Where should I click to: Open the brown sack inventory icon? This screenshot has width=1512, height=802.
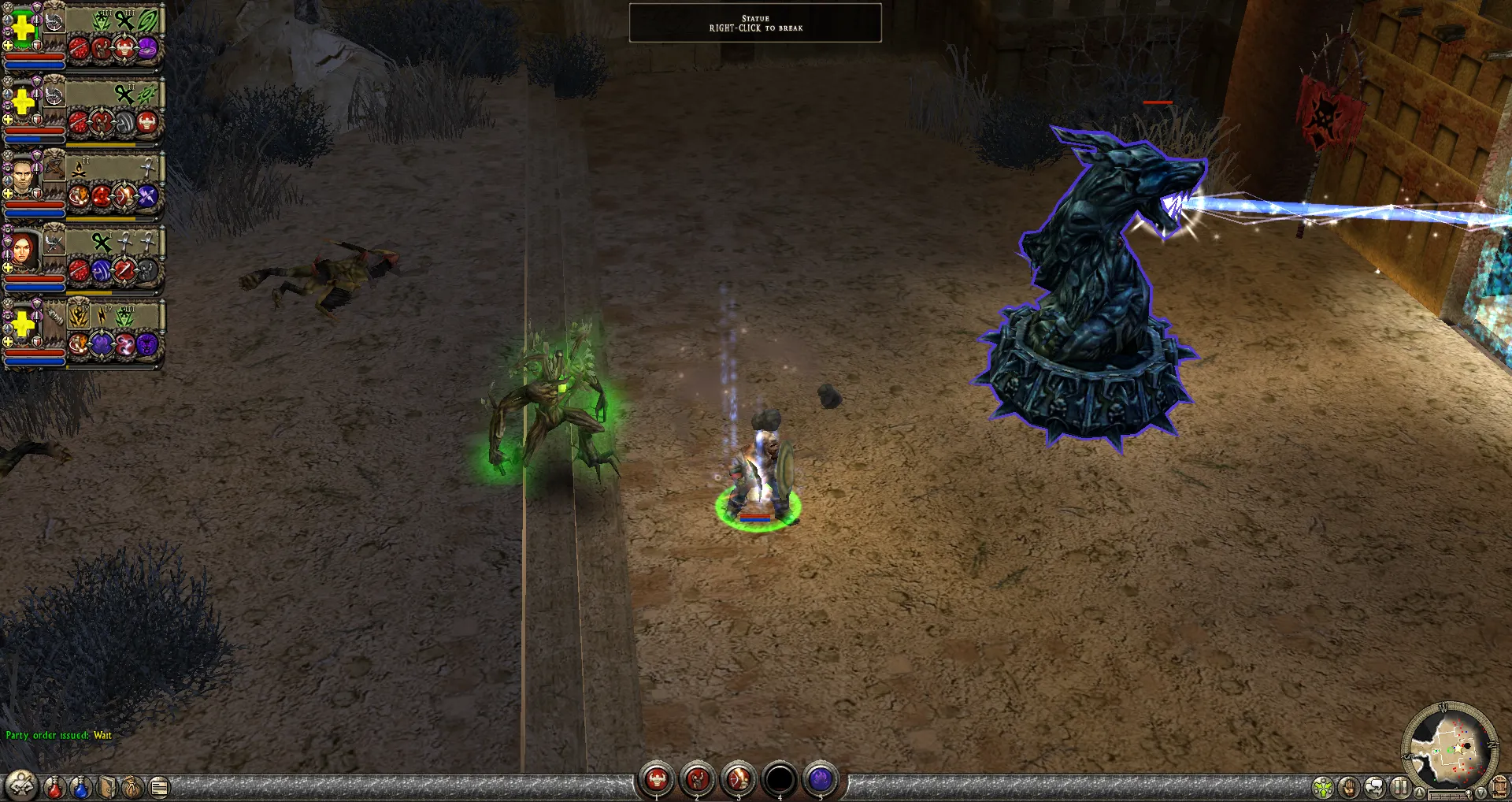click(132, 786)
